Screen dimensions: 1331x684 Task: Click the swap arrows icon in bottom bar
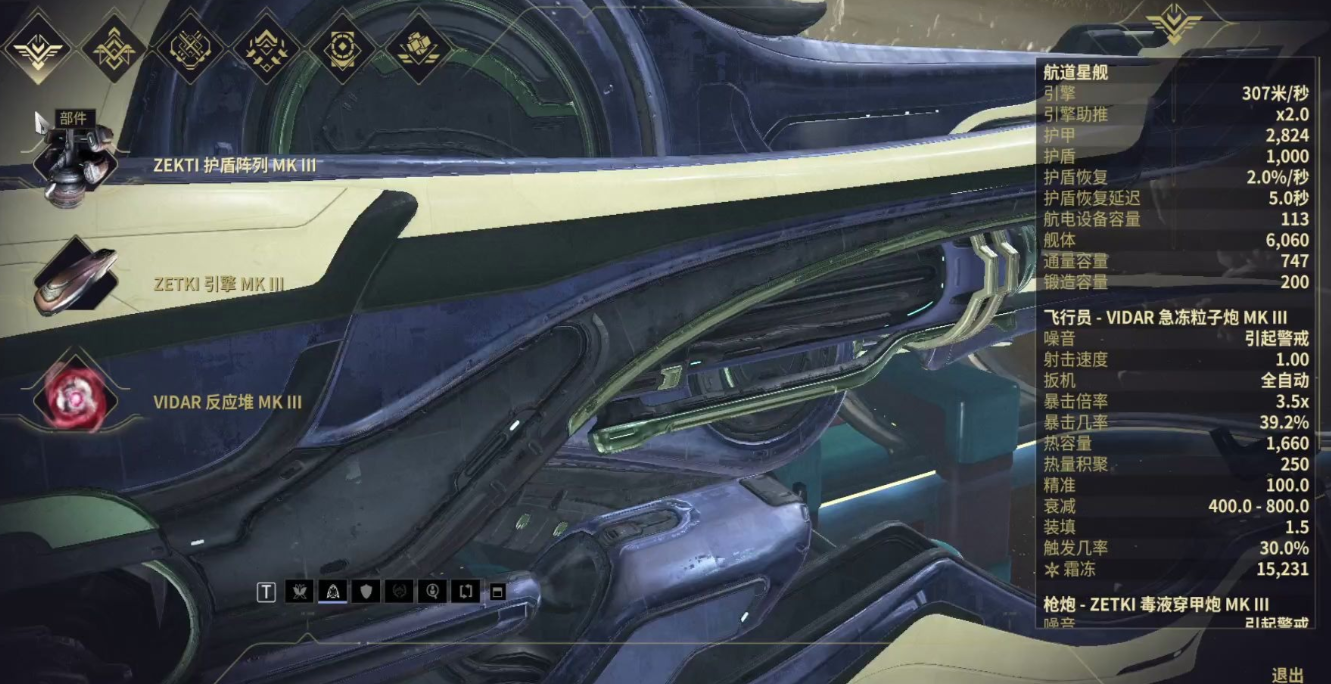[x=466, y=591]
